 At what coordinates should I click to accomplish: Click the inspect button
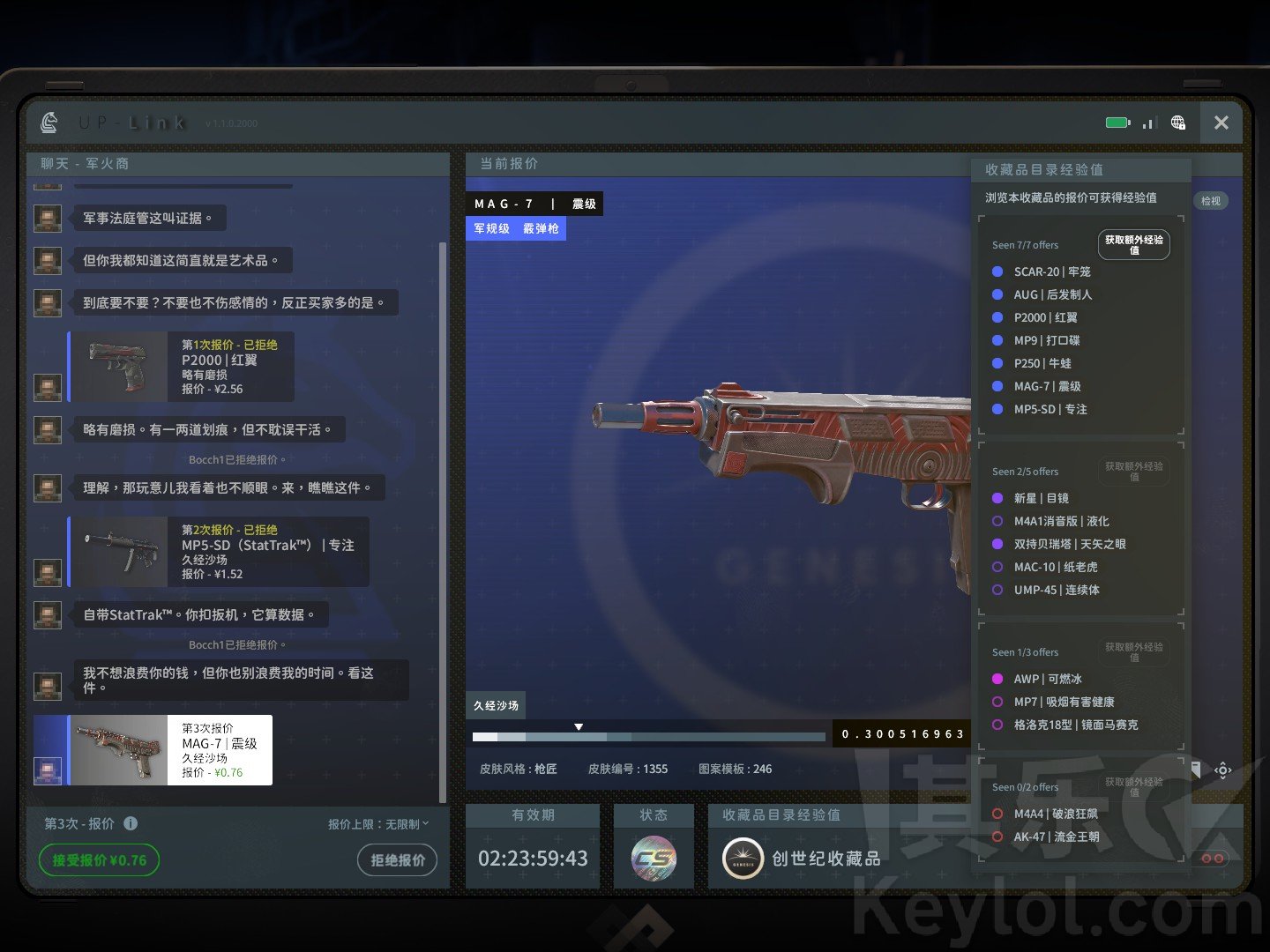[1211, 201]
